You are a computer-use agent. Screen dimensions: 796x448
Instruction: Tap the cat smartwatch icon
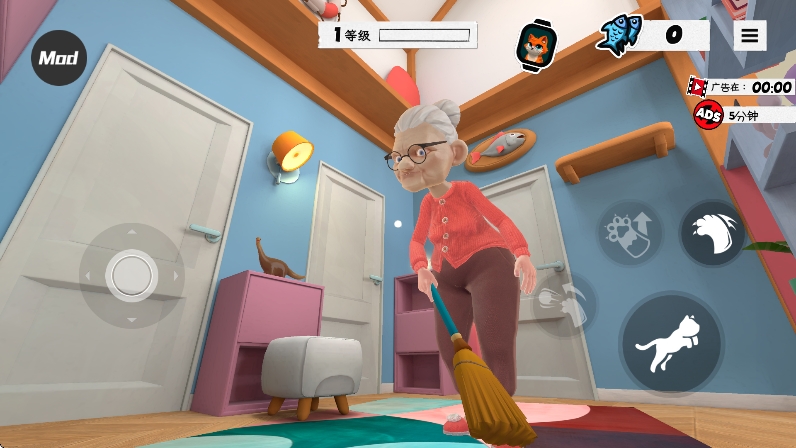[535, 45]
